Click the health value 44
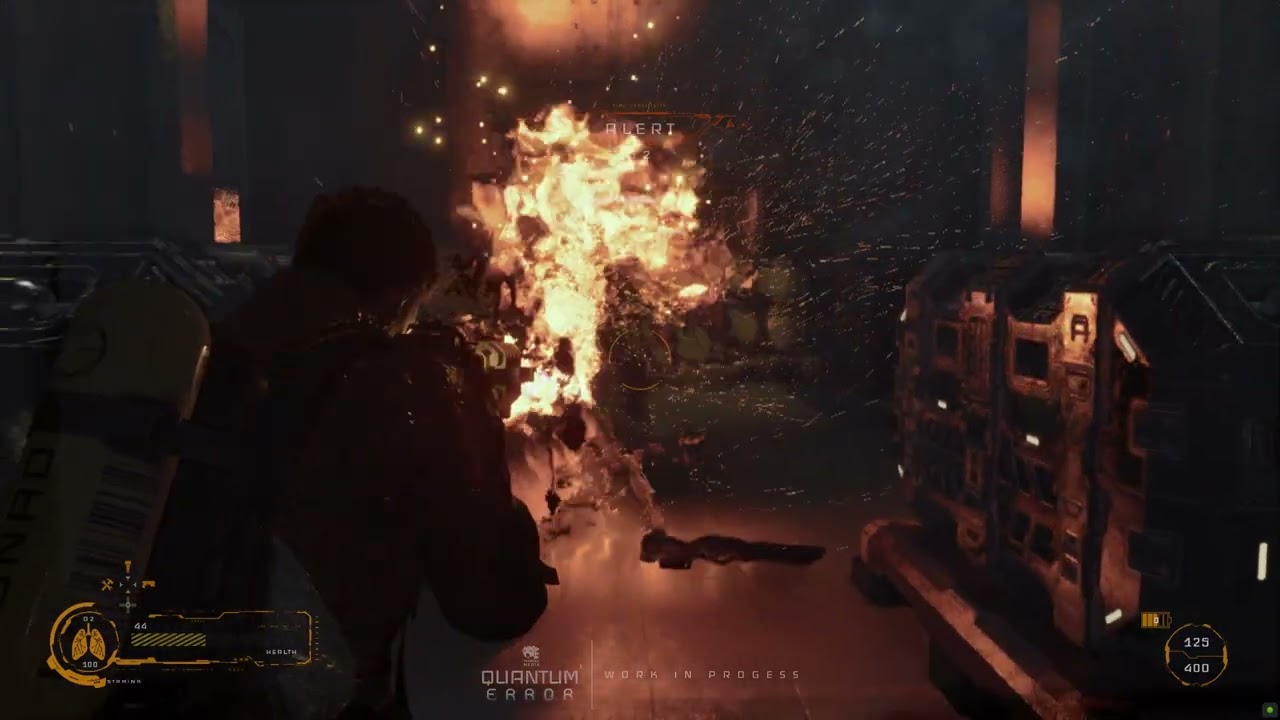 pyautogui.click(x=140, y=627)
